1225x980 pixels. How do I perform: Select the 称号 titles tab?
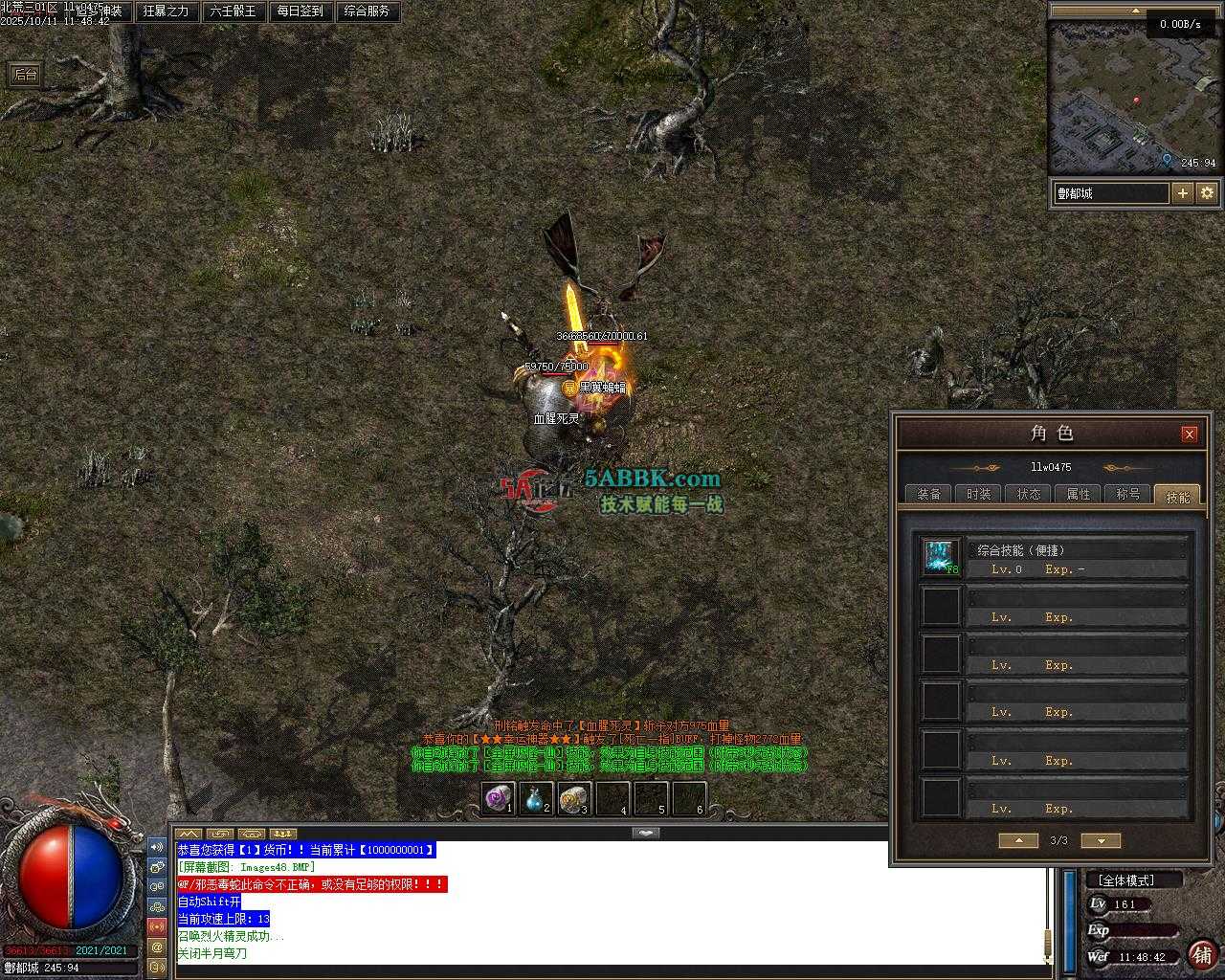pyautogui.click(x=1127, y=494)
